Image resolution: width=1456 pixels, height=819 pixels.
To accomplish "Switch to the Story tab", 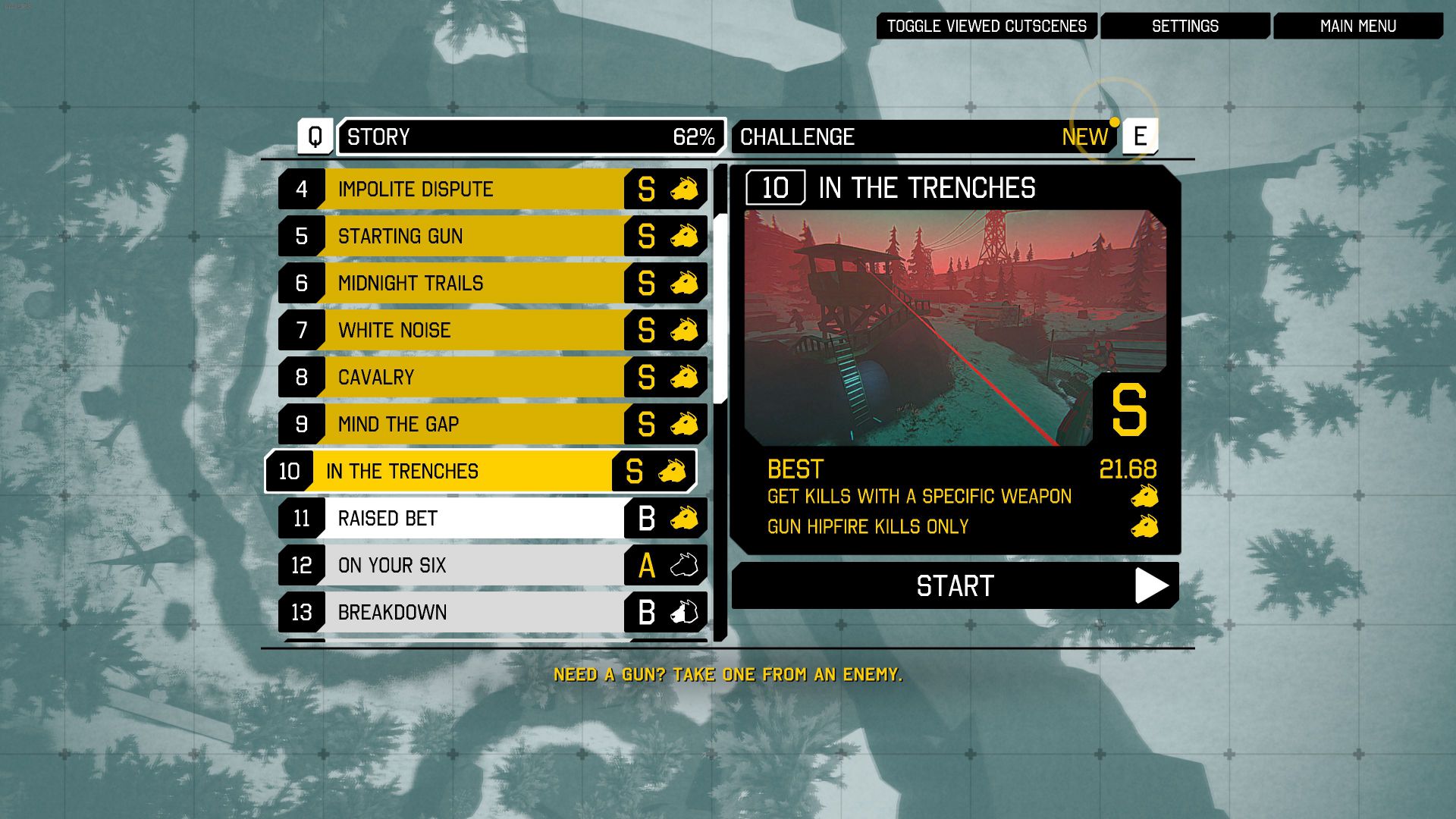I will pos(531,137).
